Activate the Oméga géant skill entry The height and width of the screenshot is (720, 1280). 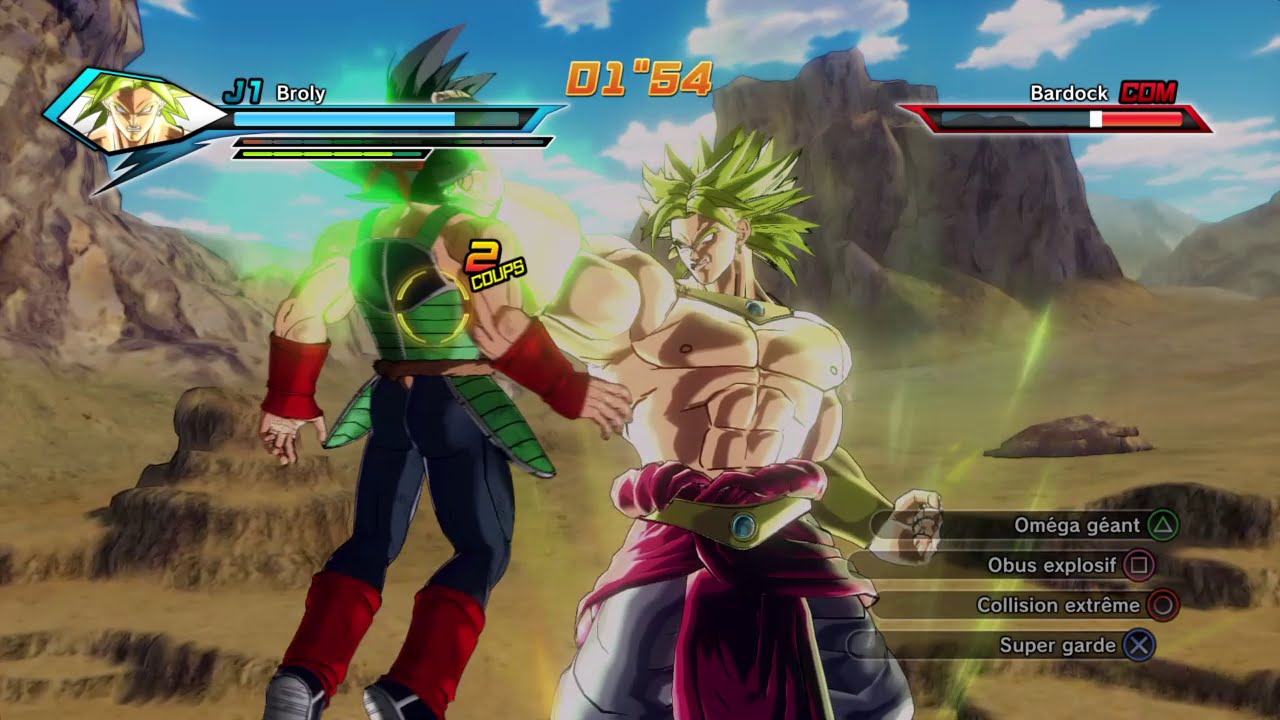tap(1077, 525)
